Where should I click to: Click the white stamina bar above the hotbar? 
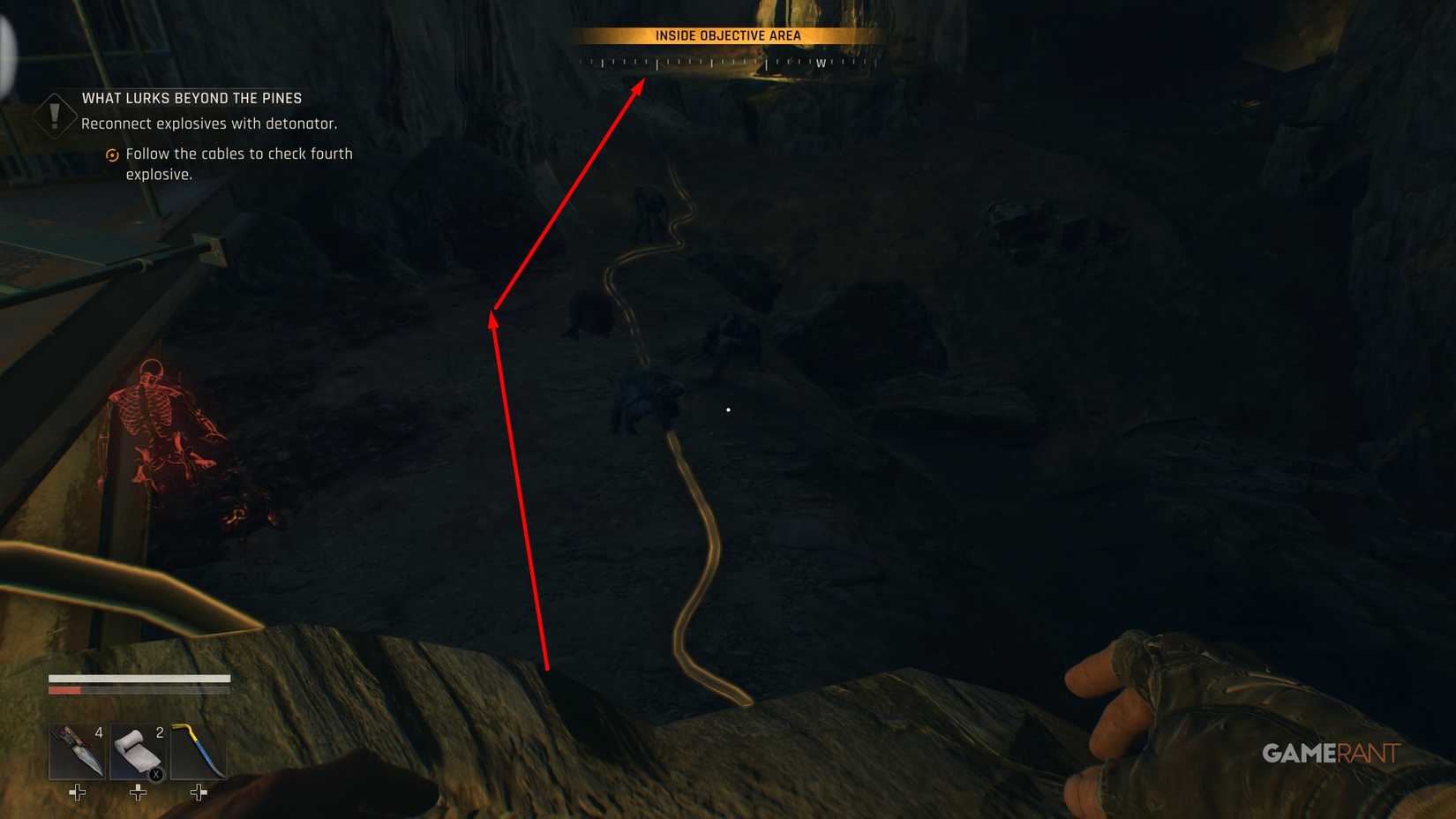[141, 680]
